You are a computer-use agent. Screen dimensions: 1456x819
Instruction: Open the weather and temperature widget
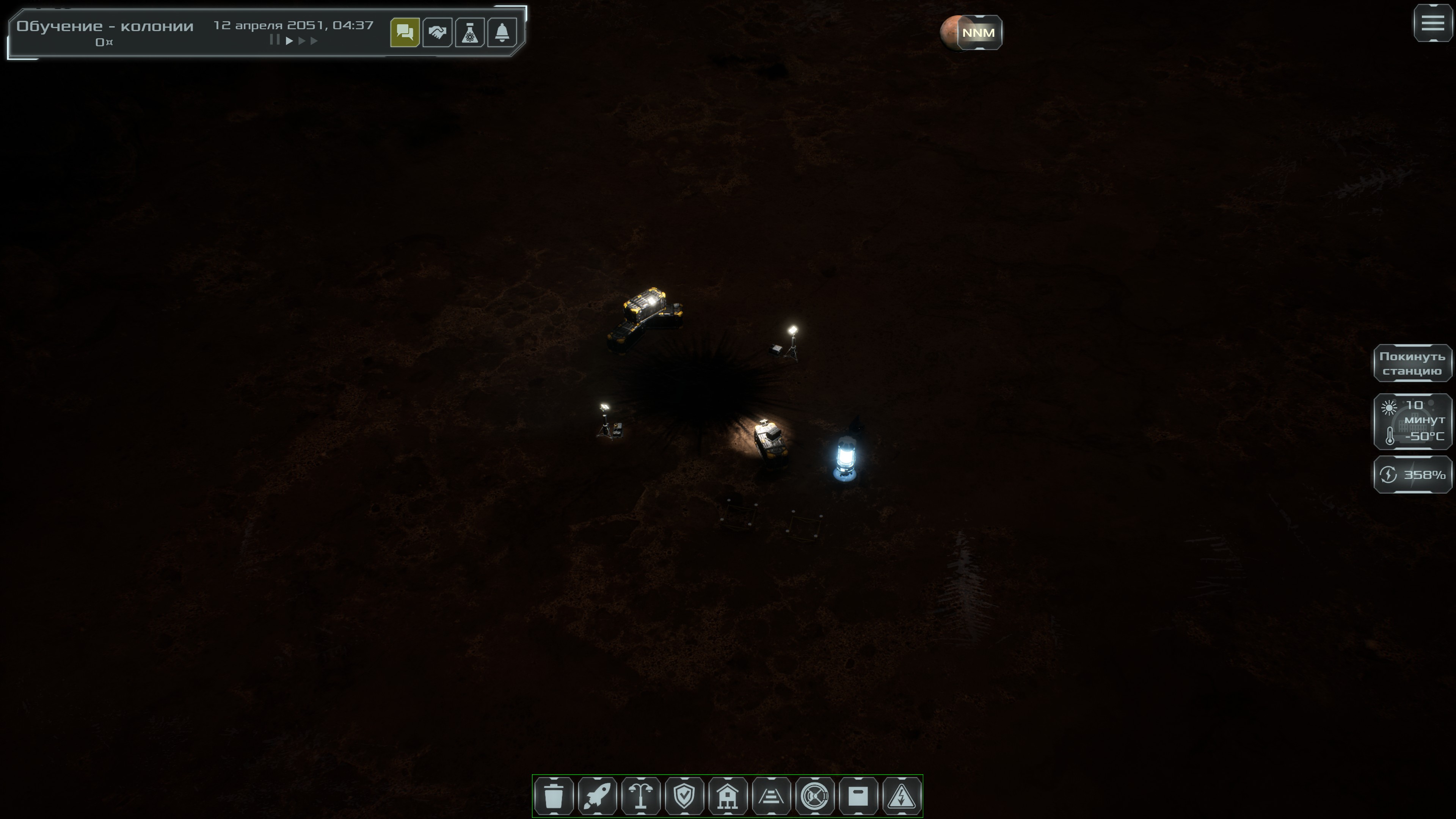click(x=1412, y=422)
